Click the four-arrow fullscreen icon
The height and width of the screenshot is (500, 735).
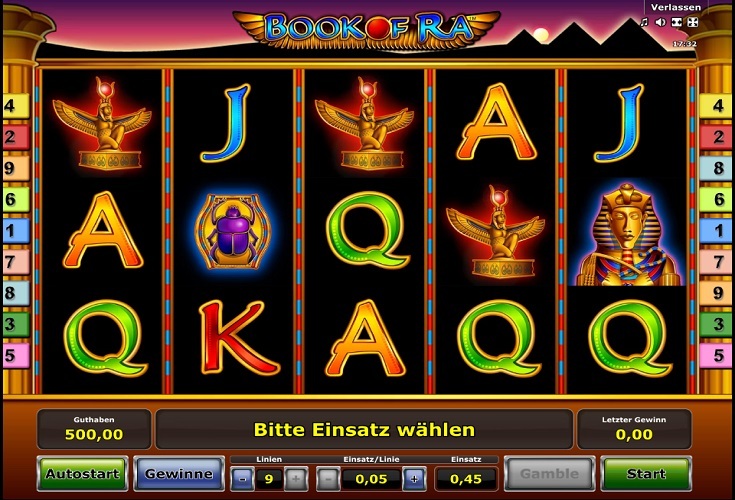(691, 22)
